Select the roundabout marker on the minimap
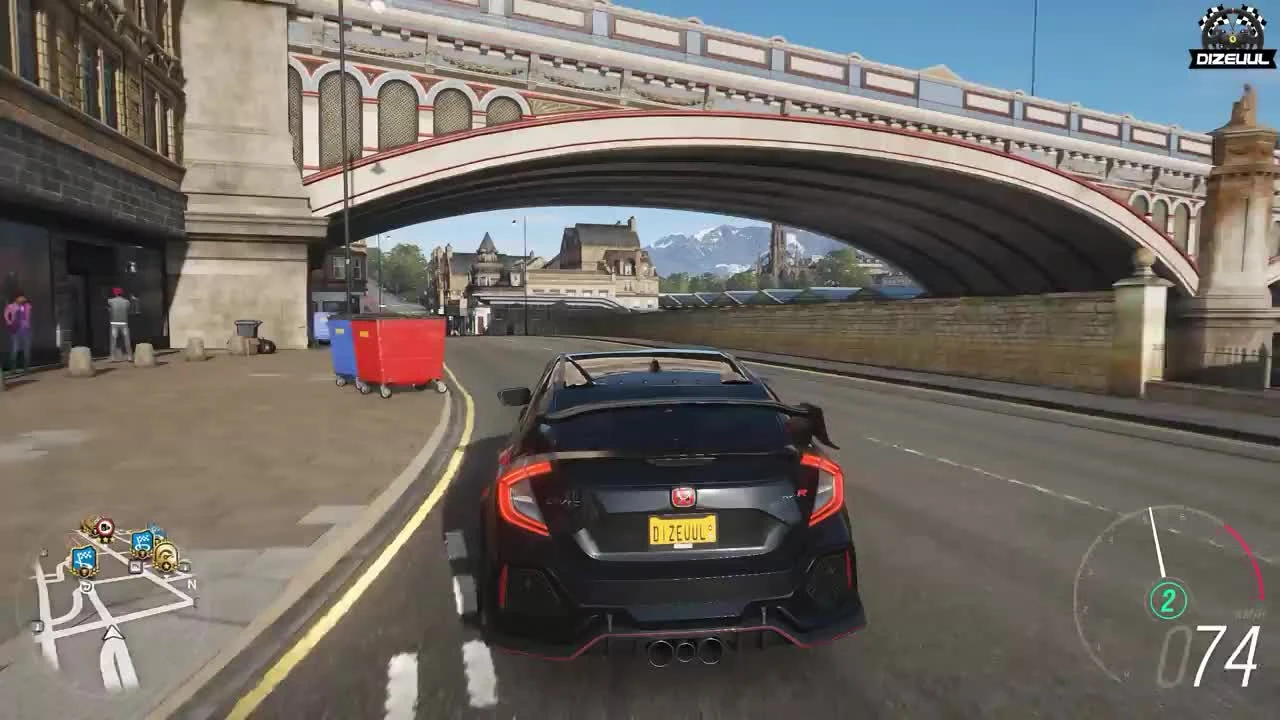The width and height of the screenshot is (1280, 720). [x=86, y=587]
